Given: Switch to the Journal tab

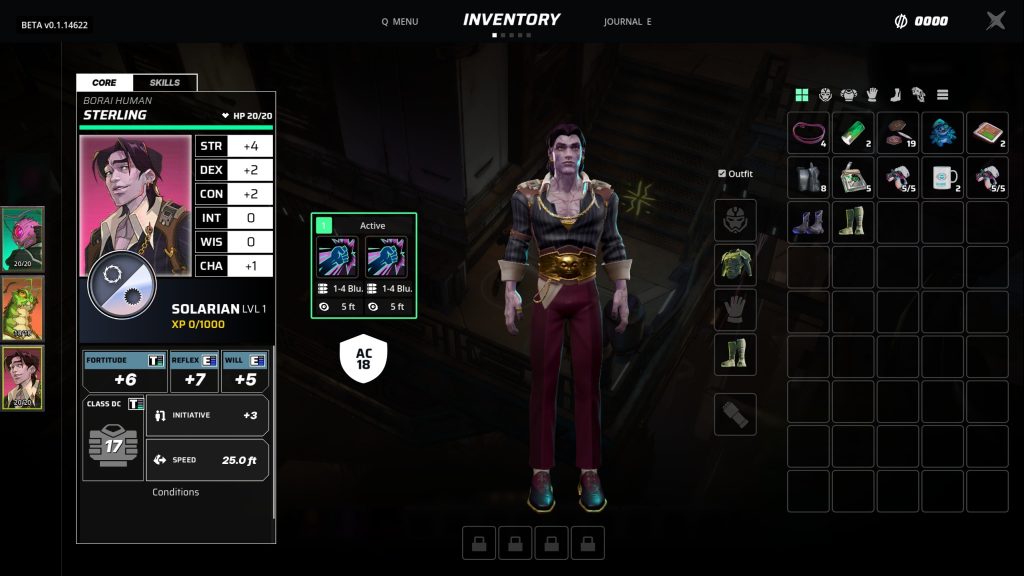Looking at the screenshot, I should 627,21.
